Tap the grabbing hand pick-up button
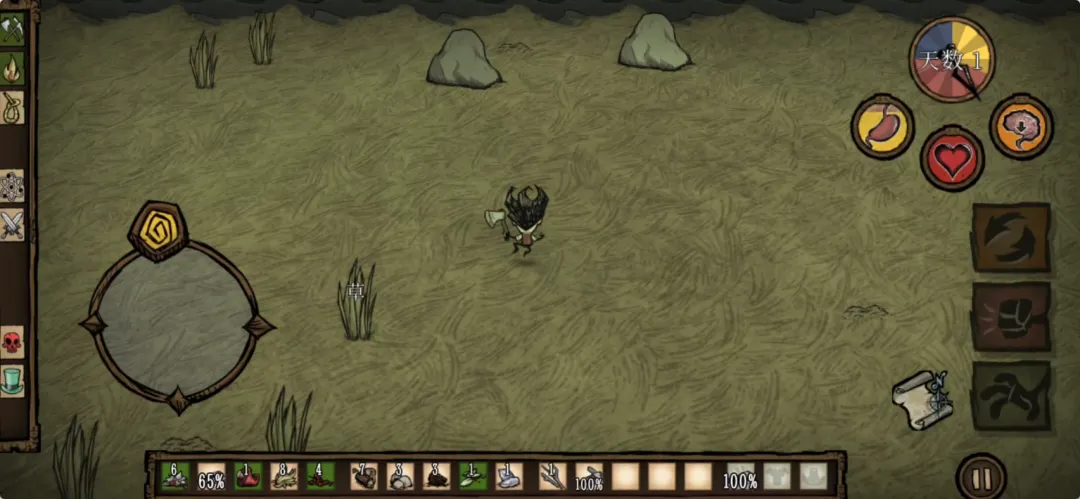Image resolution: width=1080 pixels, height=499 pixels. pyautogui.click(x=1011, y=395)
